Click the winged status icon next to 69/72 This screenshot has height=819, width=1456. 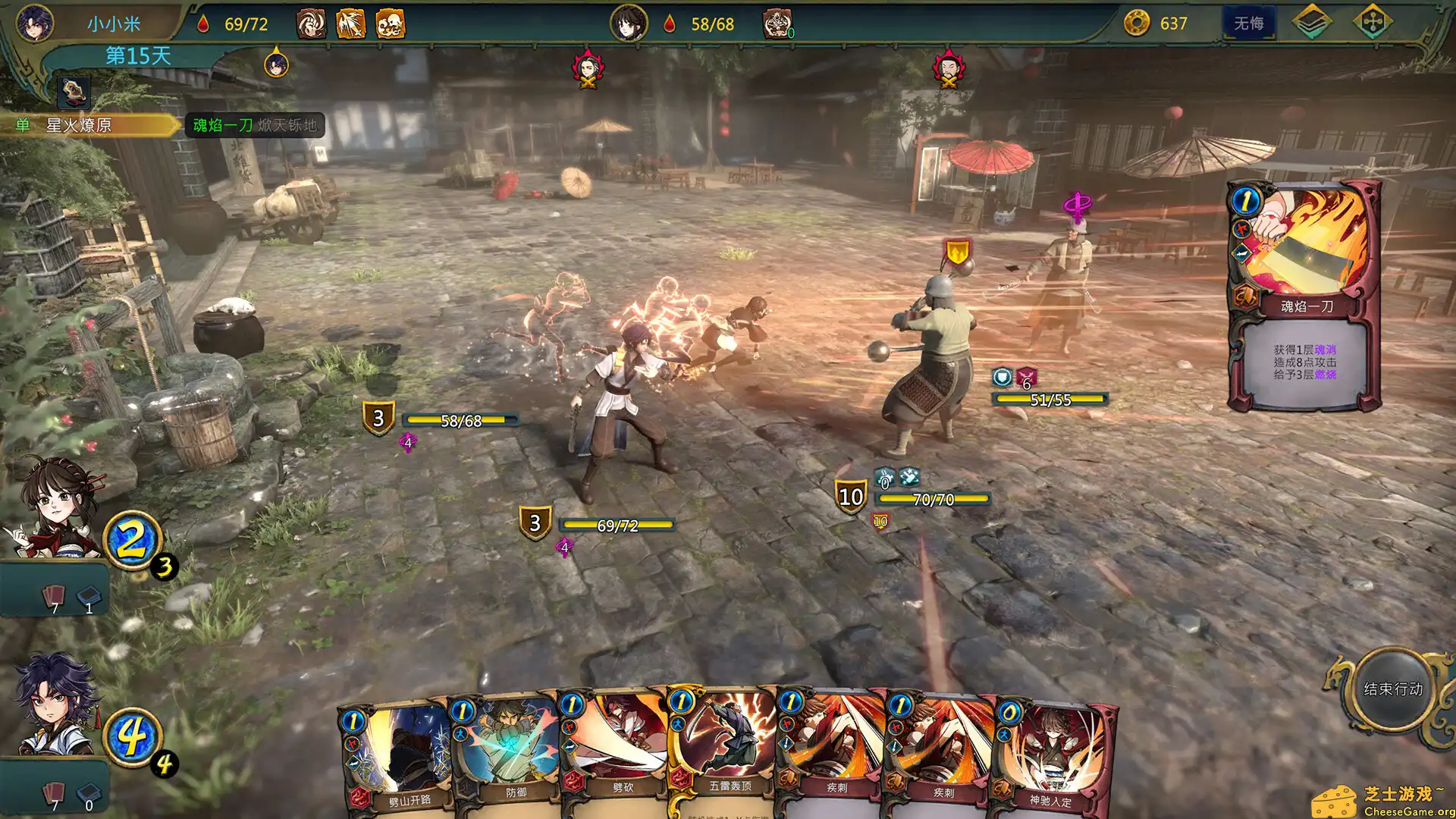pyautogui.click(x=350, y=23)
